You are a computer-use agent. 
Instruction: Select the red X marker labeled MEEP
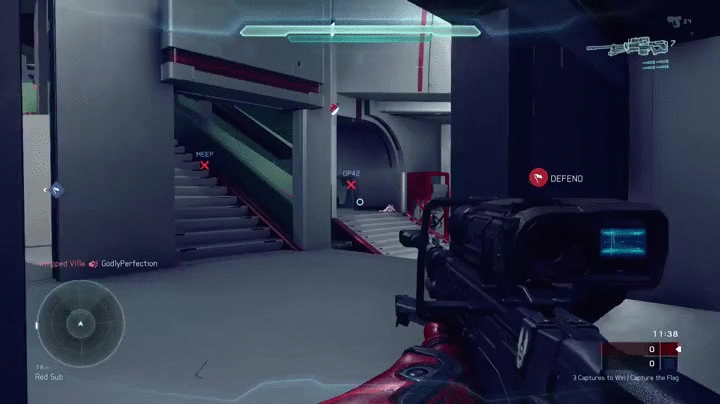pyautogui.click(x=205, y=165)
